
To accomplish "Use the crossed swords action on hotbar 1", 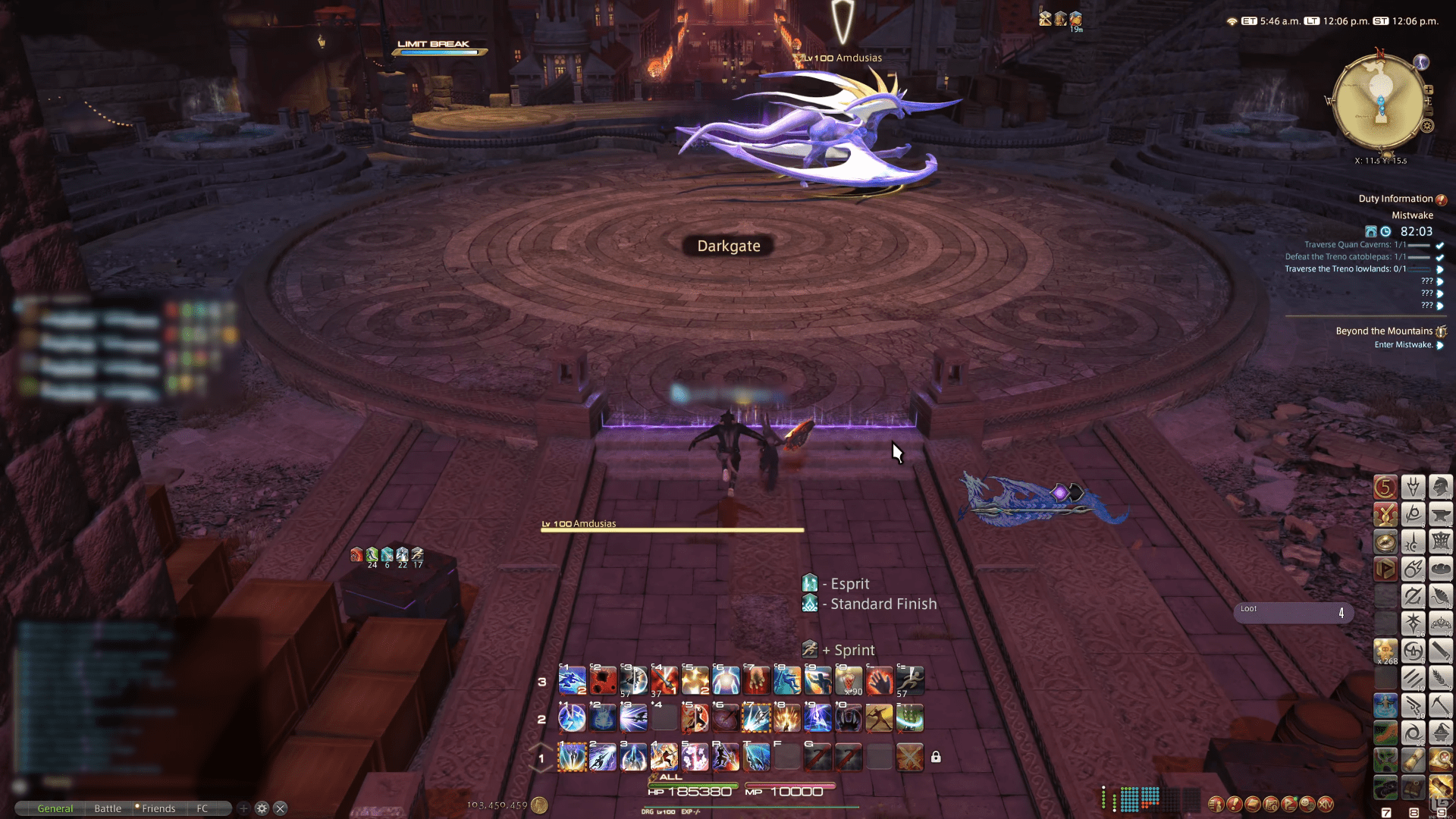I will click(x=909, y=757).
